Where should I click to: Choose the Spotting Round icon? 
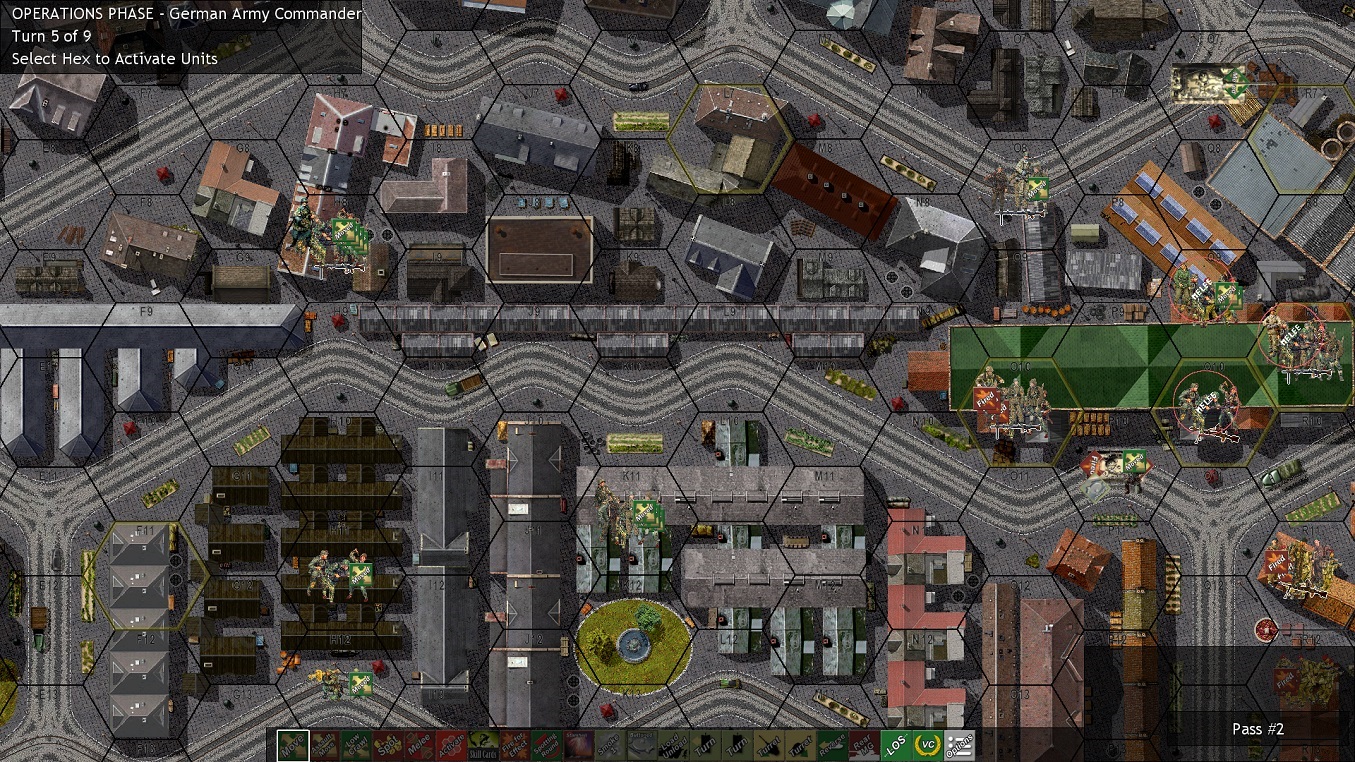pyautogui.click(x=548, y=748)
